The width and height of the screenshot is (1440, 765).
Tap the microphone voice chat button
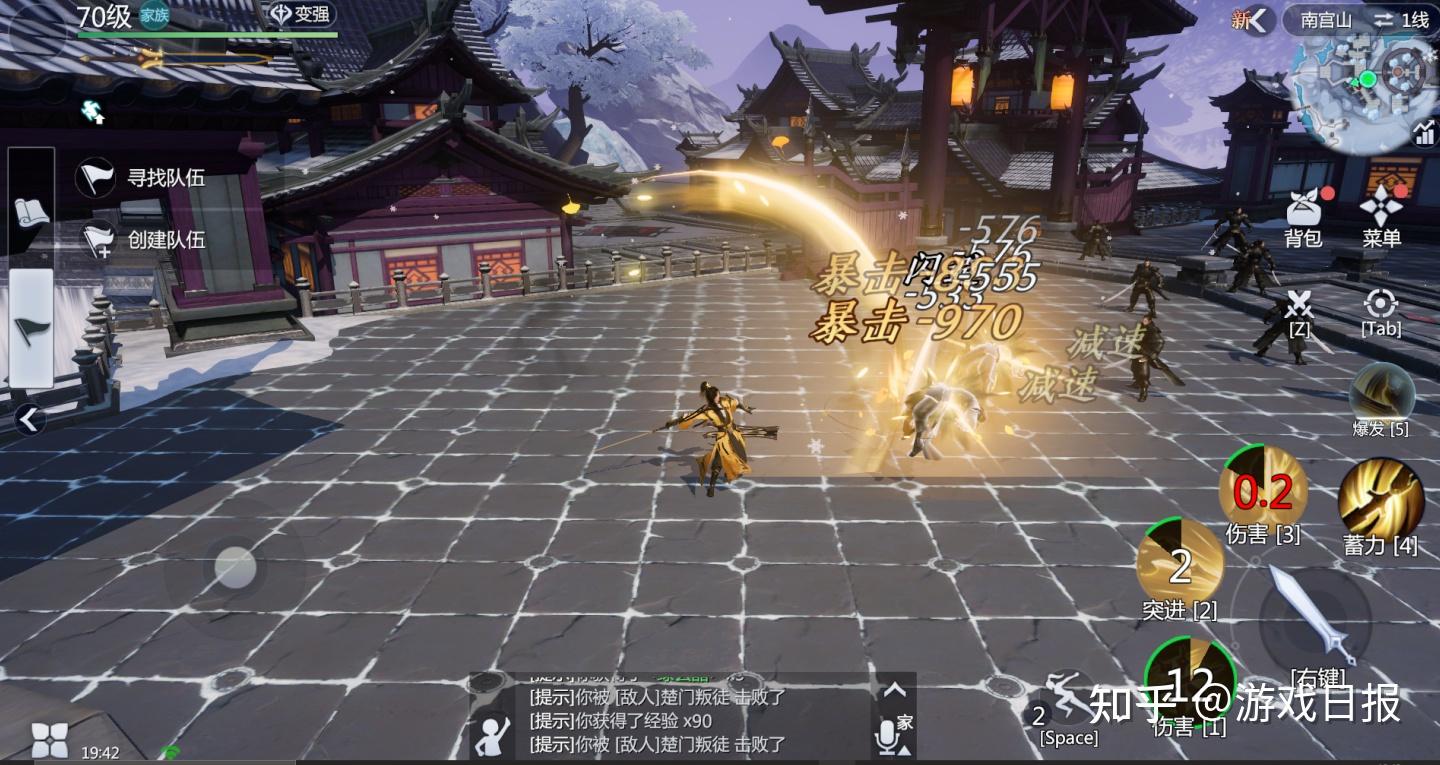coord(886,737)
